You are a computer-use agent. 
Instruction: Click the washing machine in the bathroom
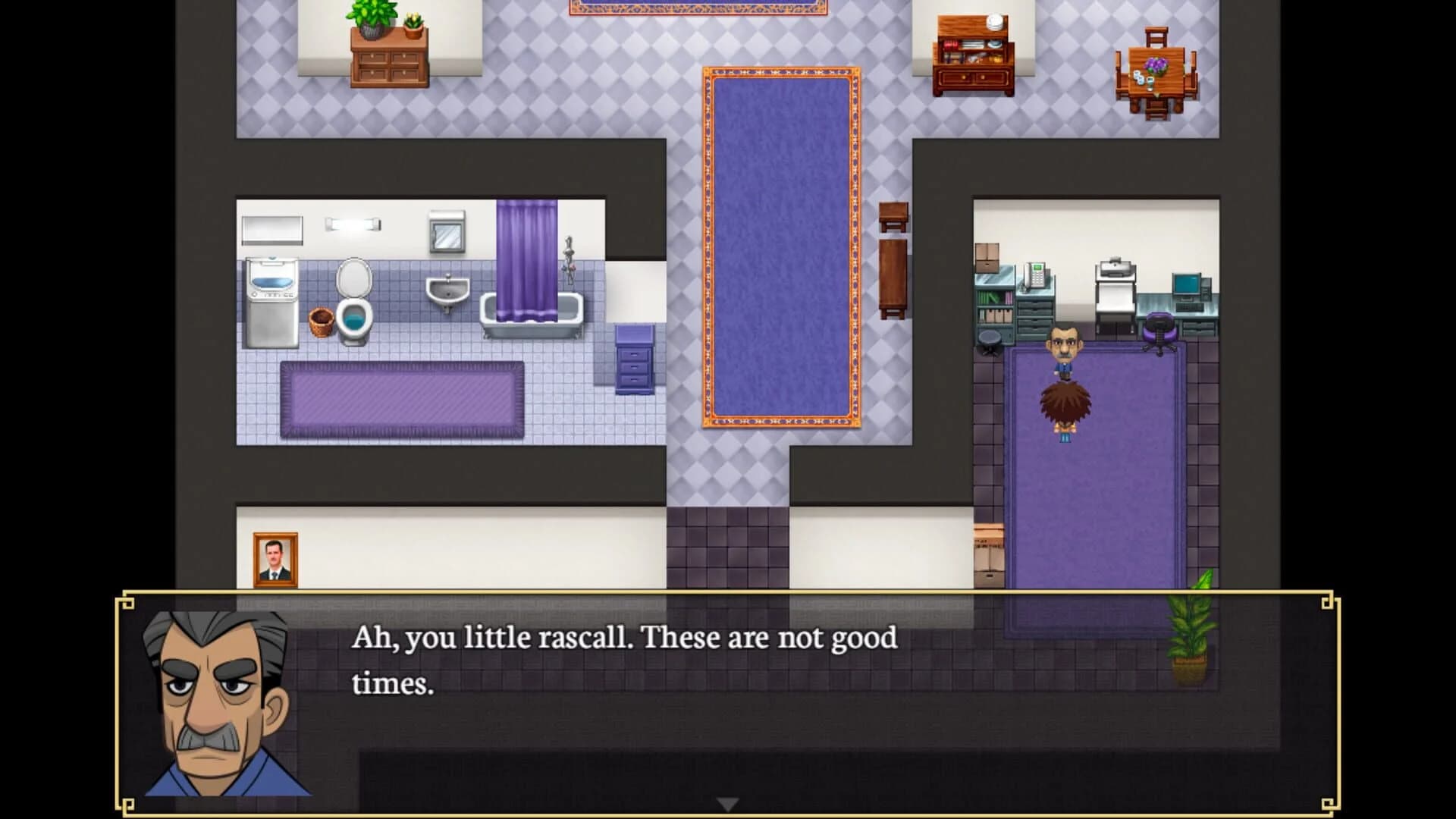click(x=273, y=300)
